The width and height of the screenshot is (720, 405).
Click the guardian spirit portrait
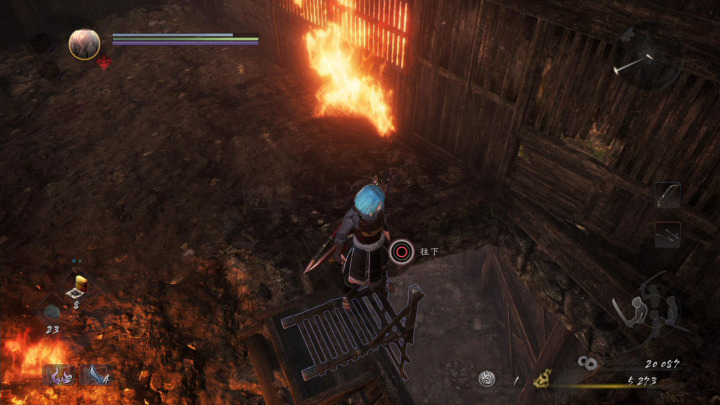(x=84, y=43)
